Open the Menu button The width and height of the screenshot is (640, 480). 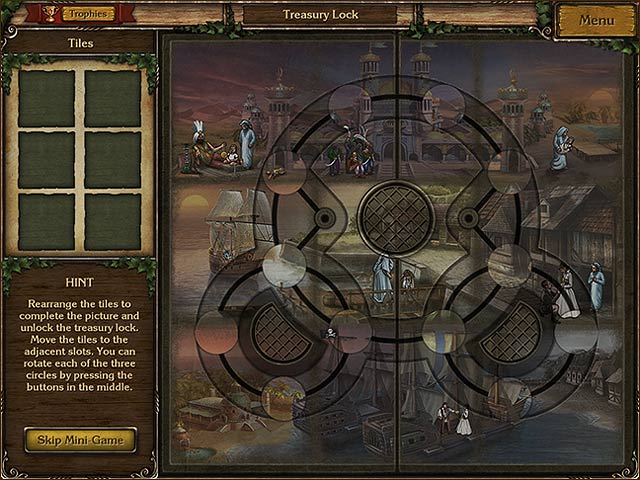(x=596, y=20)
